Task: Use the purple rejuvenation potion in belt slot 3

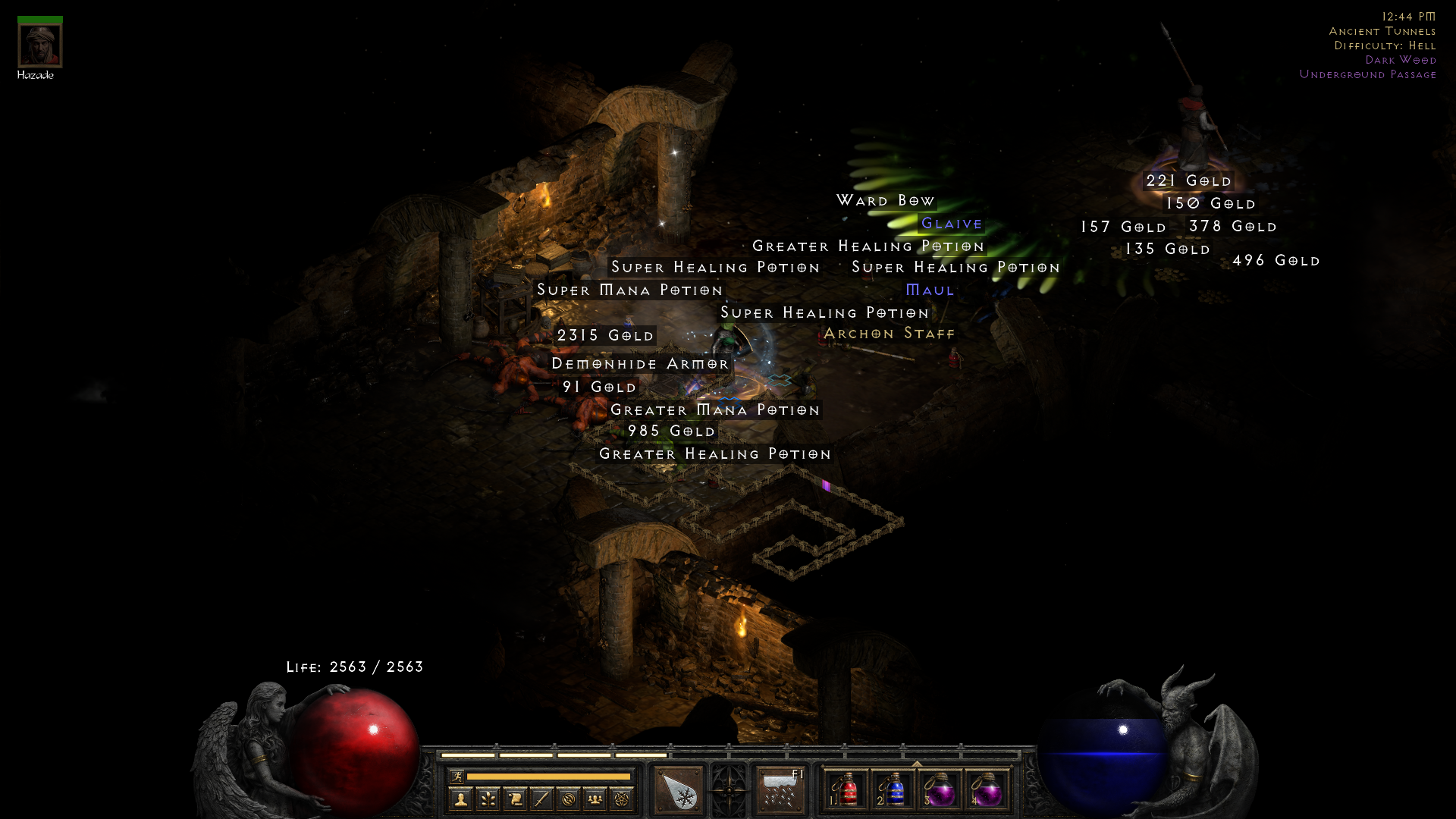Action: pyautogui.click(x=940, y=790)
